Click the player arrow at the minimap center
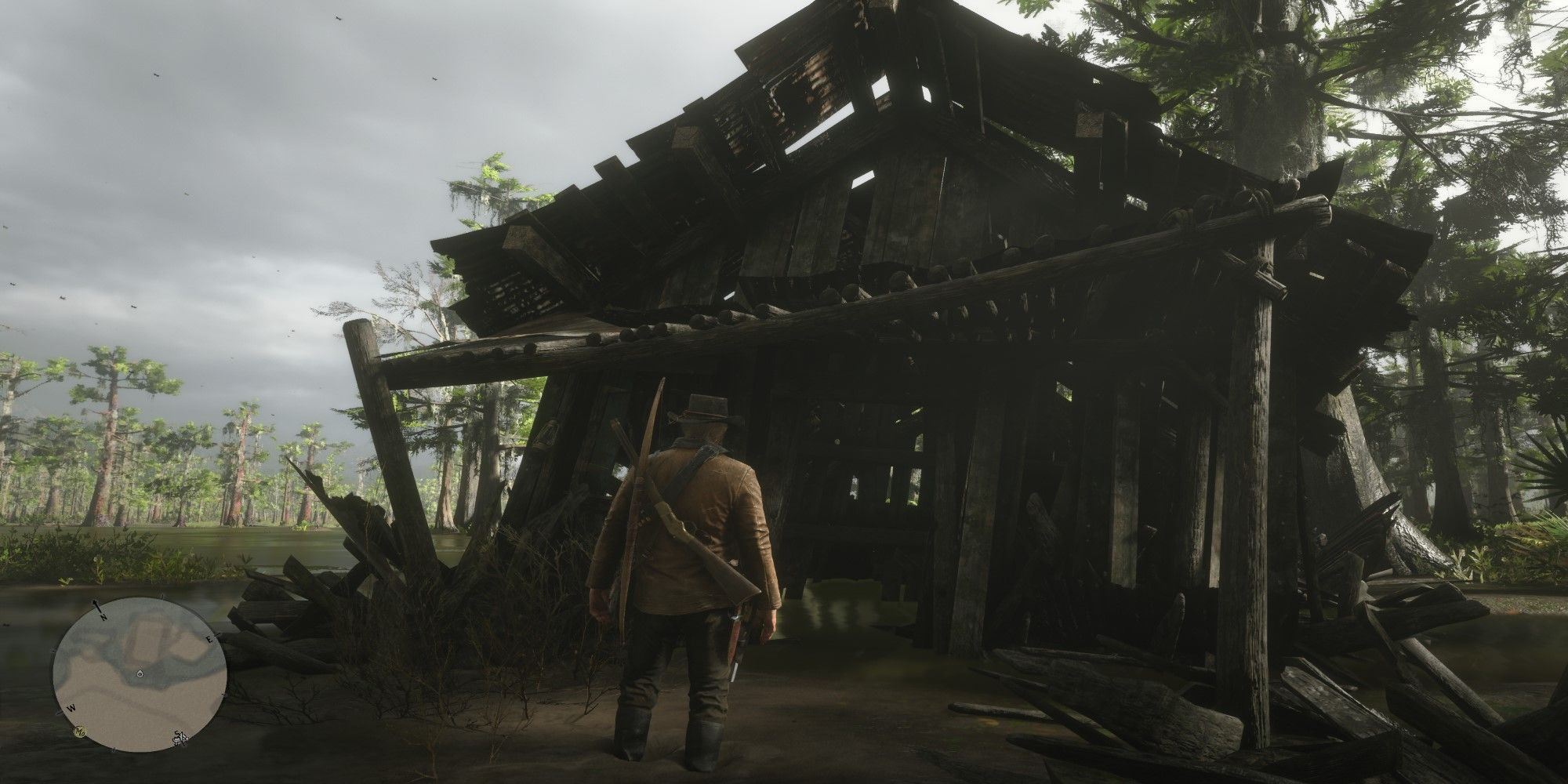 [140, 673]
